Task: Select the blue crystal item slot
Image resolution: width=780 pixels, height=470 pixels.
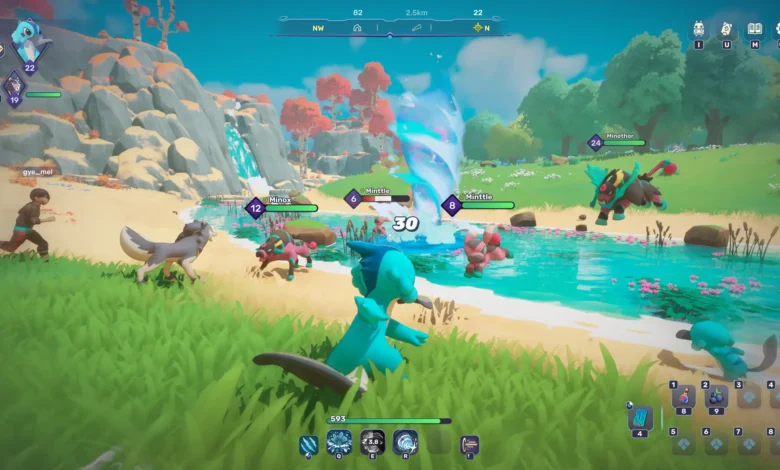Action: [640, 418]
